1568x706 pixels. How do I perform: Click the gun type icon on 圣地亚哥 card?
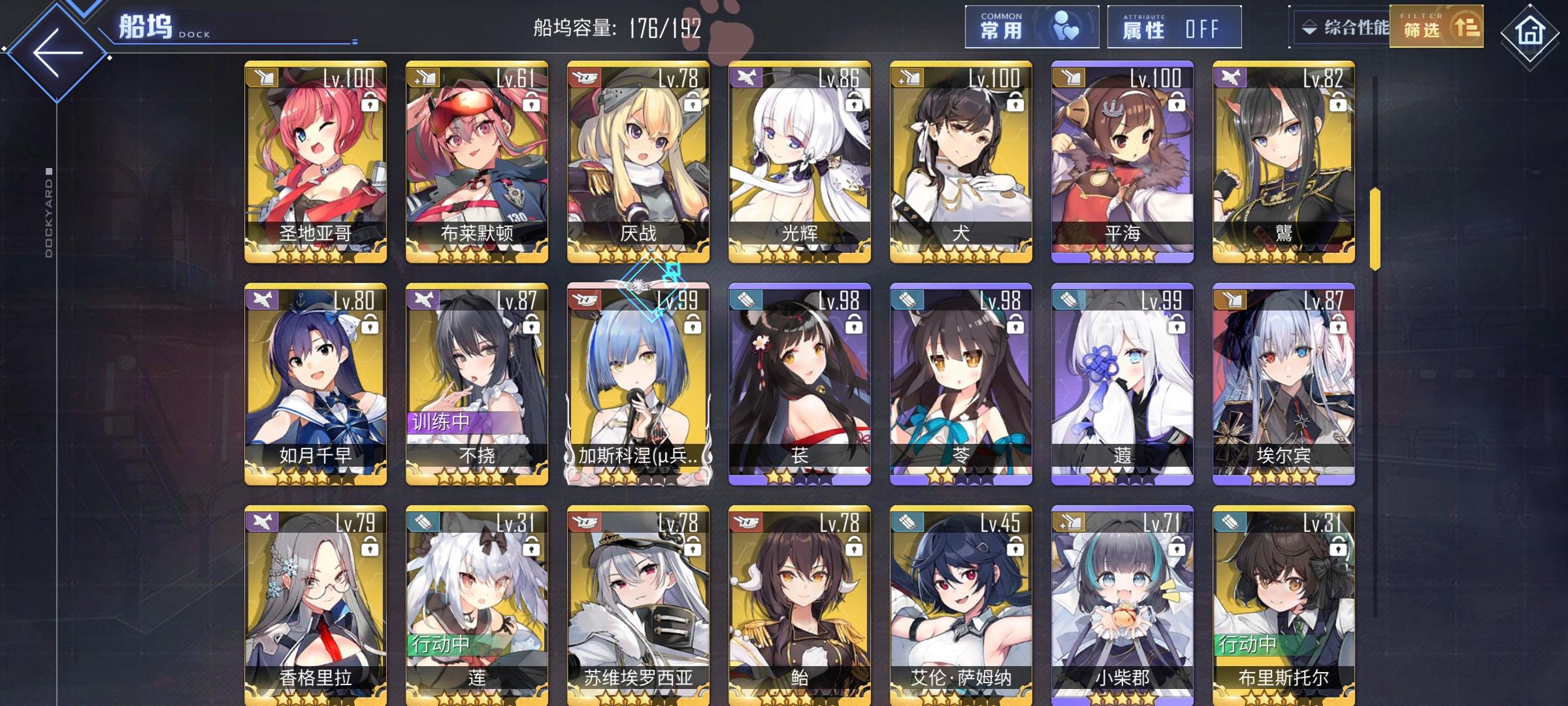(x=265, y=76)
